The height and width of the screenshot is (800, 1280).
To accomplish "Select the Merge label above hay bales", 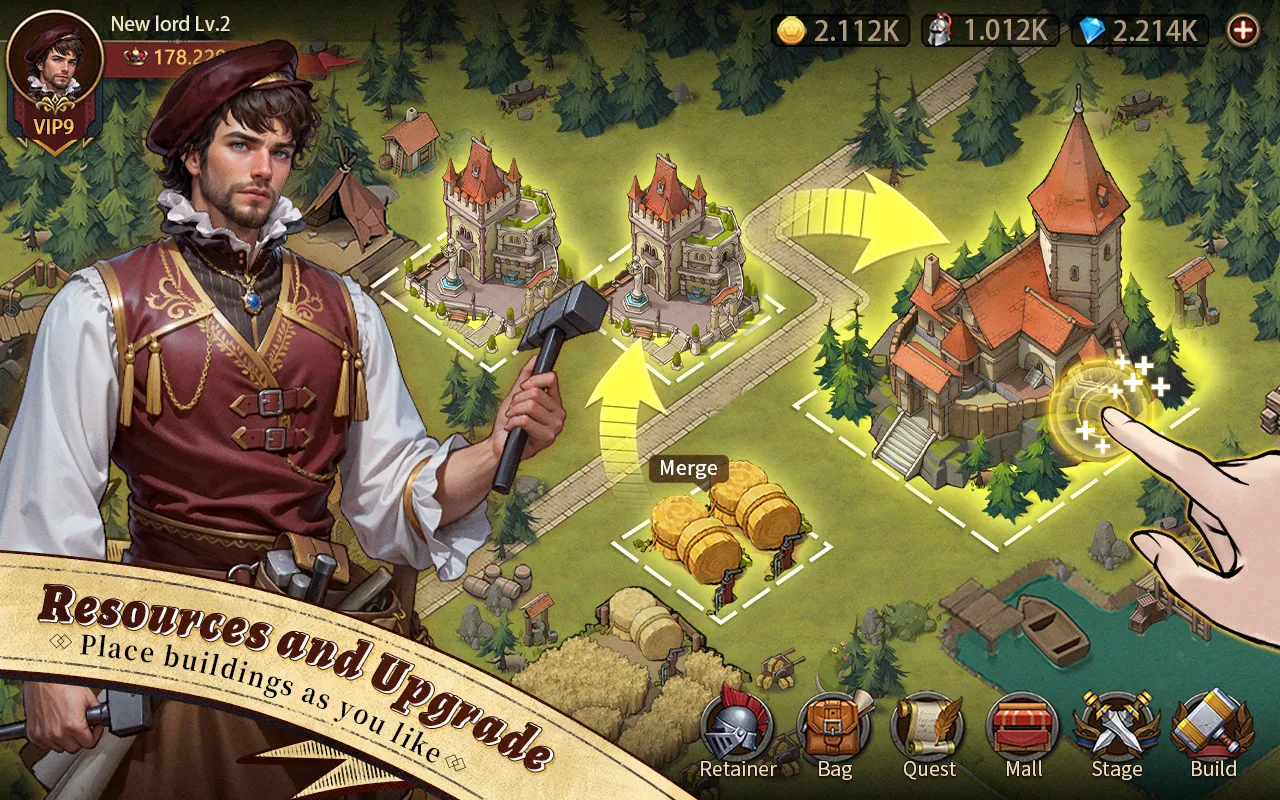I will pos(688,468).
